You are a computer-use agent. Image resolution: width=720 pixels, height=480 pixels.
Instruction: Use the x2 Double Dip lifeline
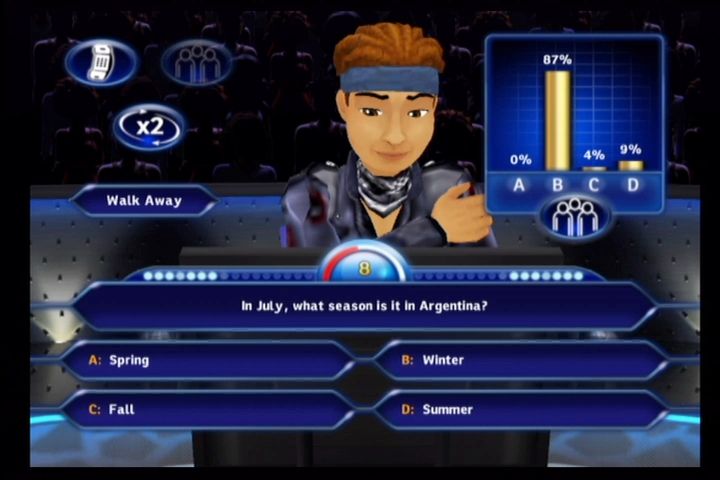coord(149,127)
